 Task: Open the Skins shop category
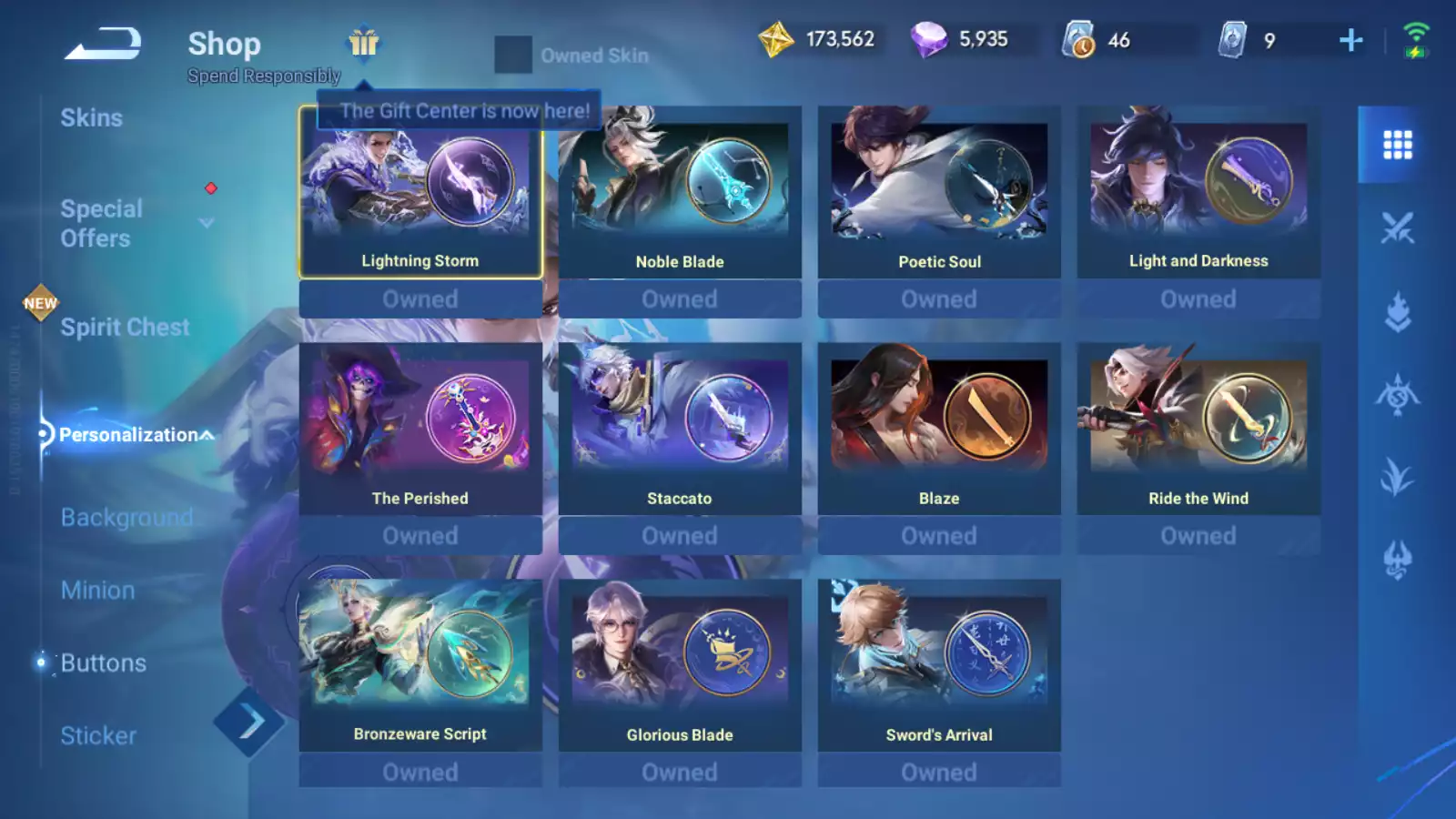pyautogui.click(x=91, y=117)
